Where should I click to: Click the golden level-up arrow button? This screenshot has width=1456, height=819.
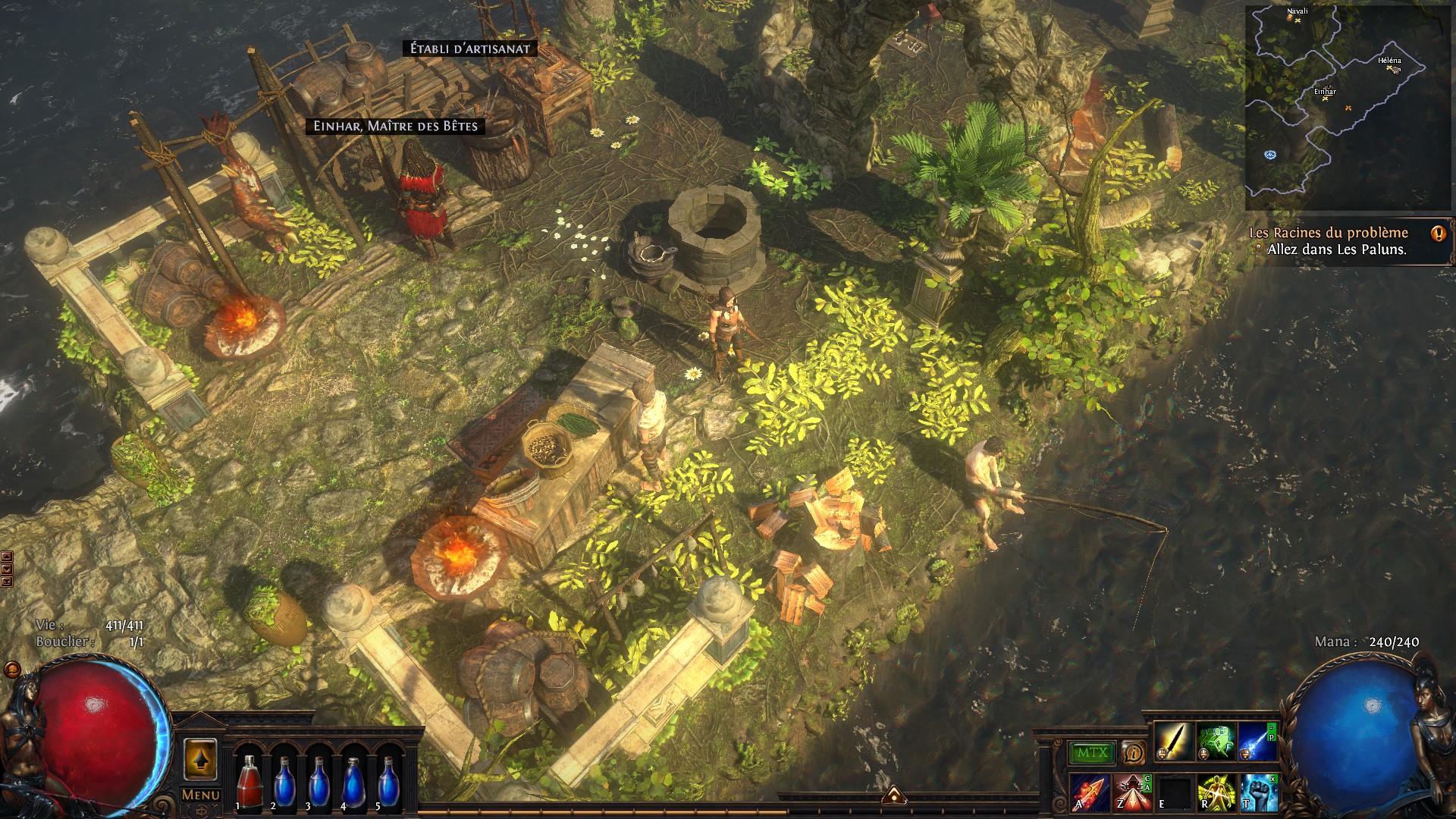click(x=200, y=759)
